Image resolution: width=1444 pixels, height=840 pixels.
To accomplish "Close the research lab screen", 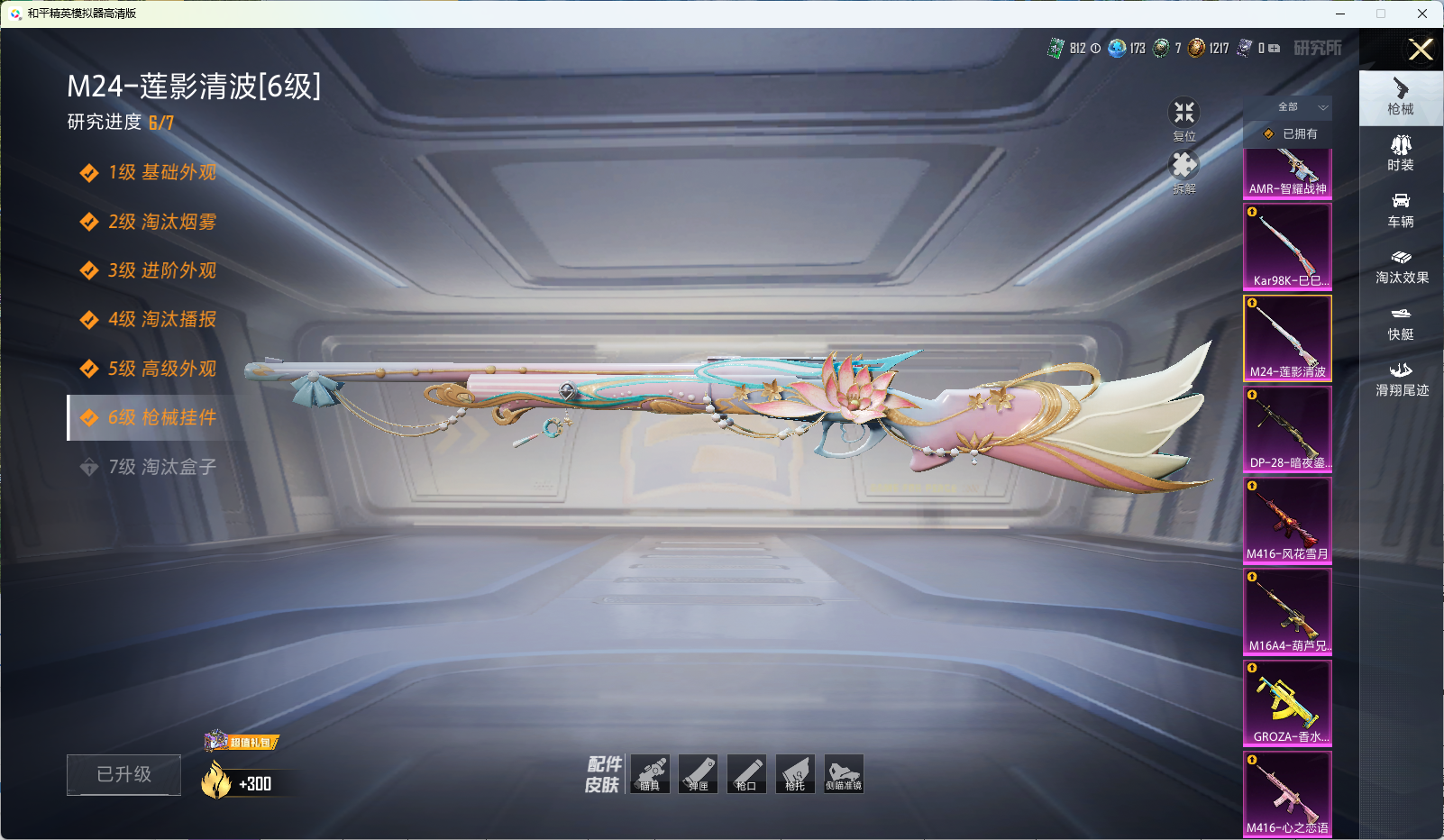I will point(1421,50).
